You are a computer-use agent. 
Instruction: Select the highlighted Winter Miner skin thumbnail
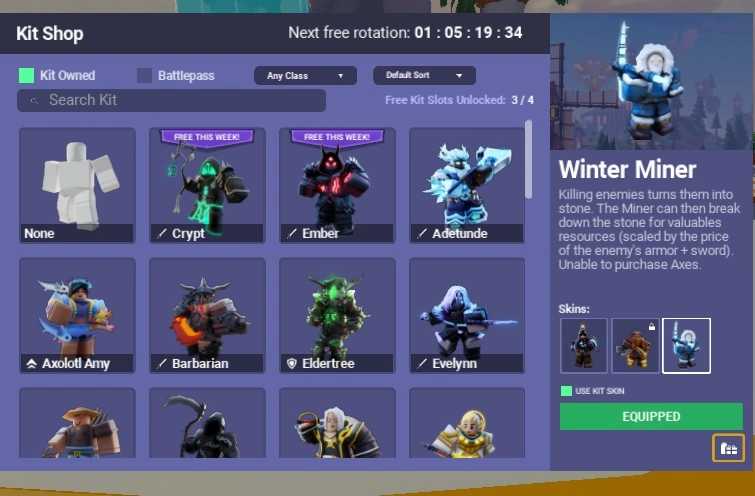686,345
